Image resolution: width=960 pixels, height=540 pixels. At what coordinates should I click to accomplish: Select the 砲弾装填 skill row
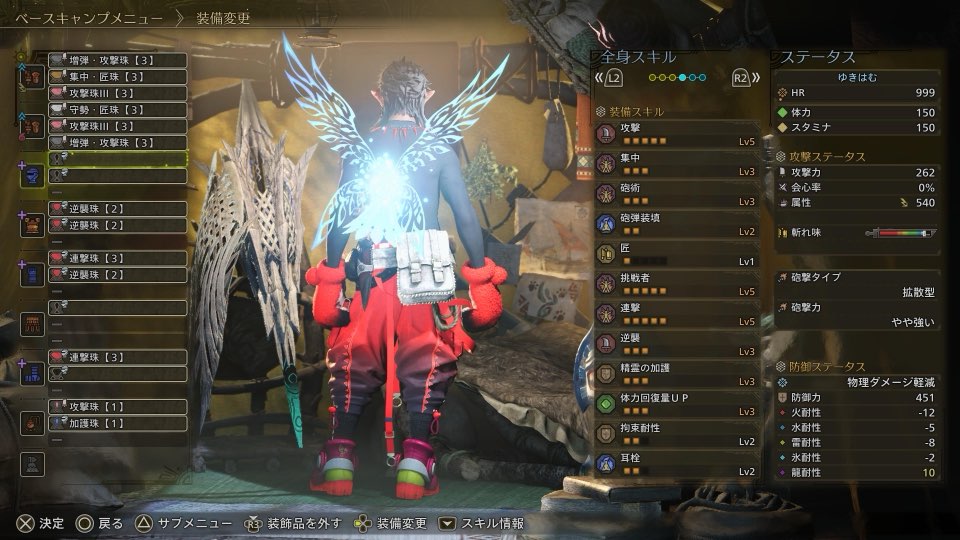pyautogui.click(x=675, y=224)
